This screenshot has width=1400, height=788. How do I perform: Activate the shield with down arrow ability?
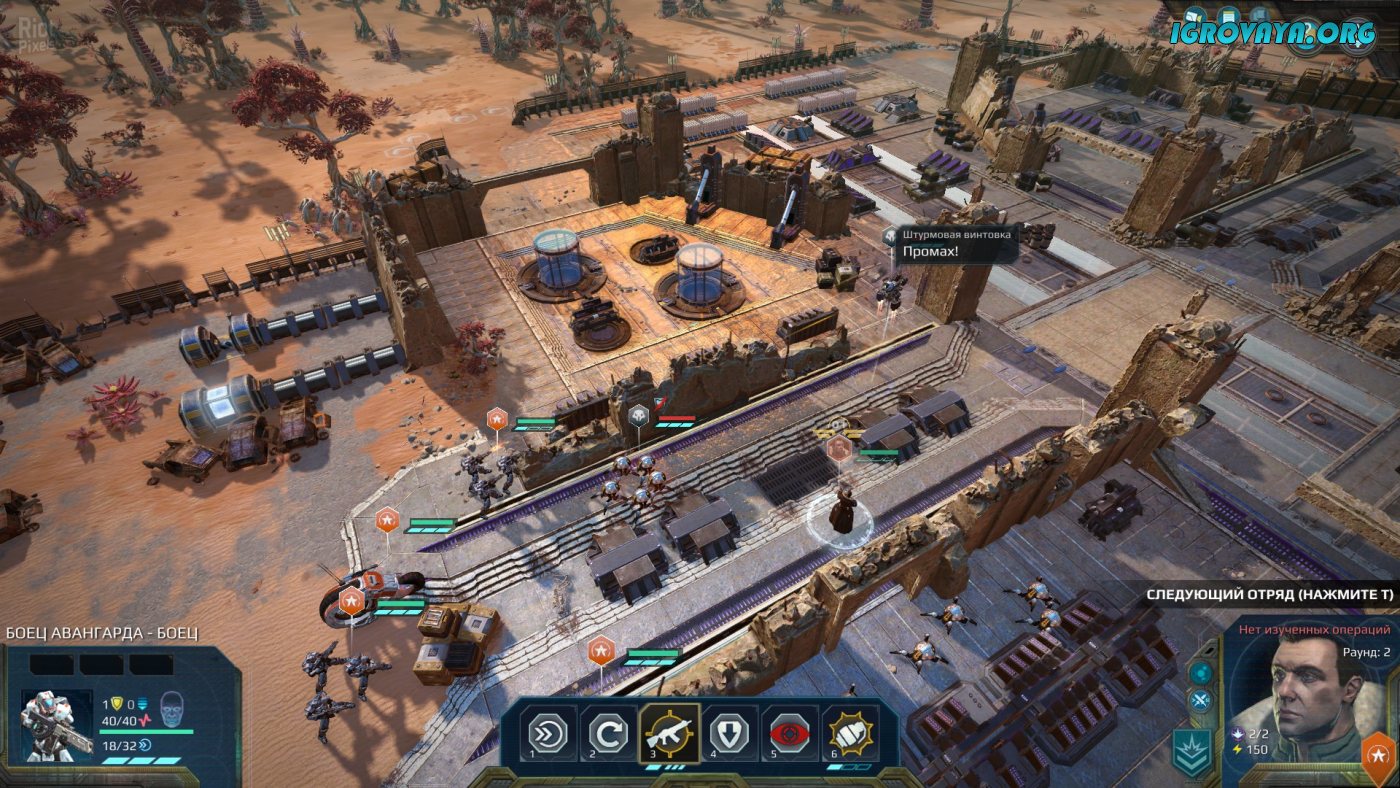(731, 735)
